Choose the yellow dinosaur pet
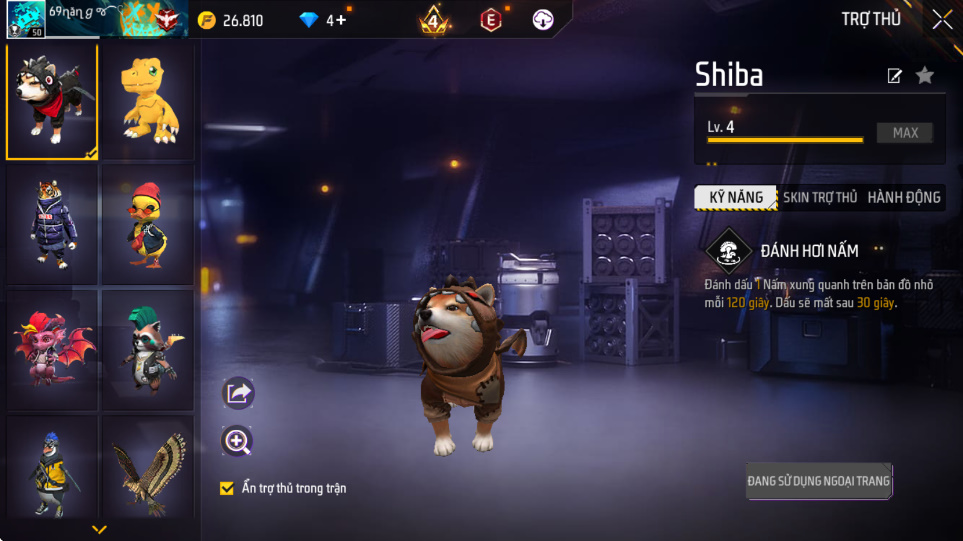Screen dimensions: 963x541 148,101
